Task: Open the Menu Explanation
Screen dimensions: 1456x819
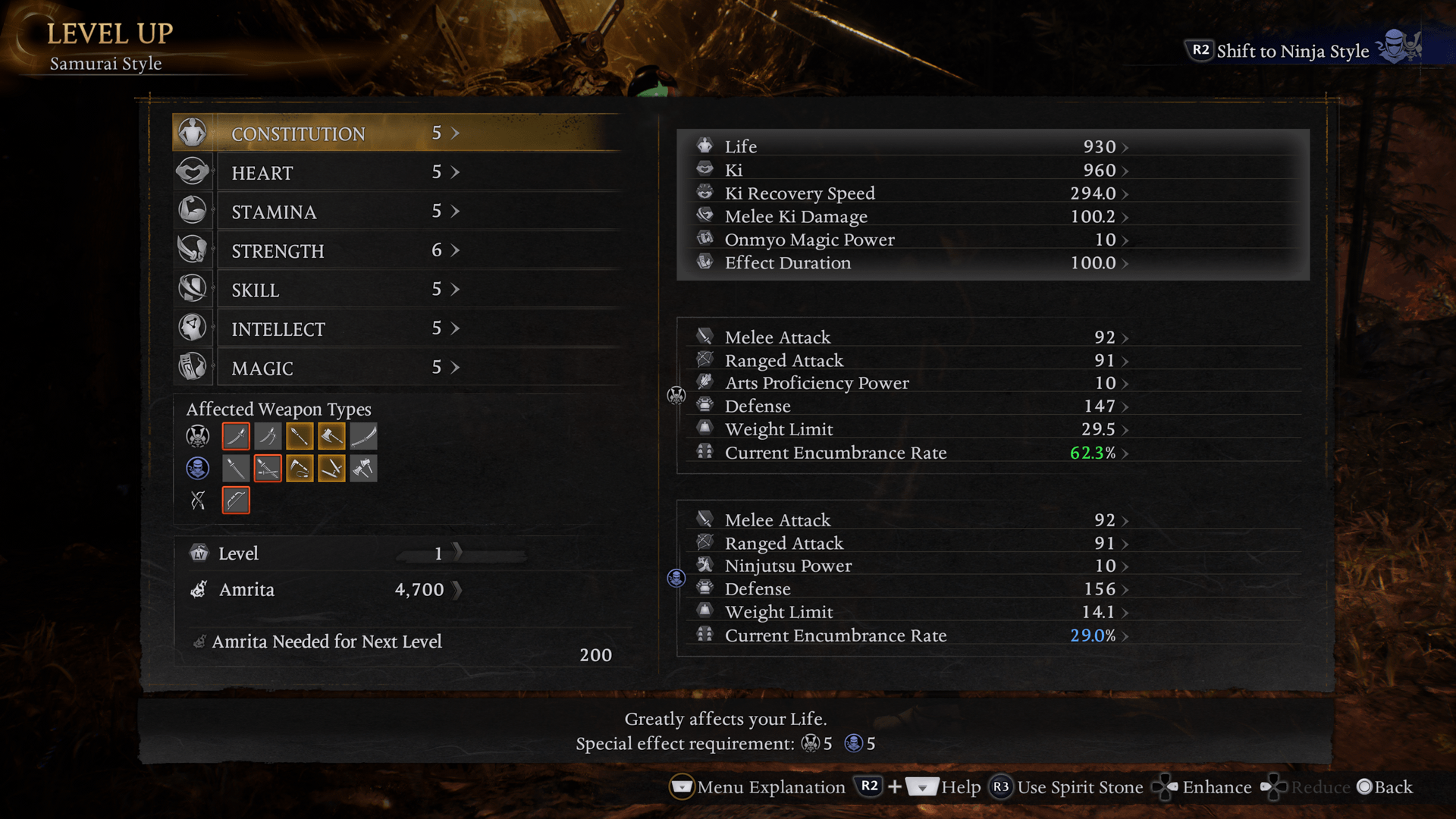Action: (x=758, y=787)
